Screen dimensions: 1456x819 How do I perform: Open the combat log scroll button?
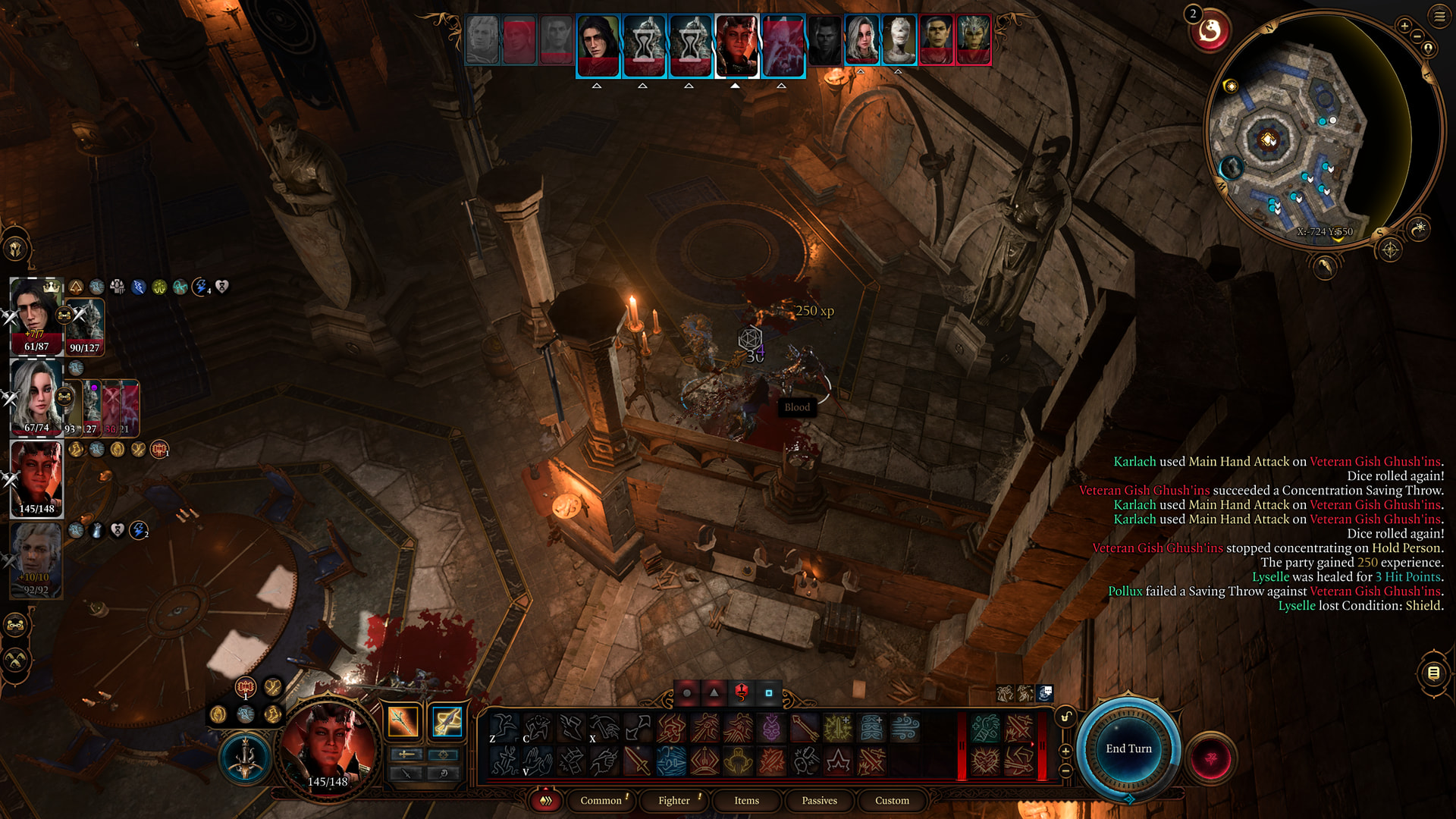(1433, 673)
